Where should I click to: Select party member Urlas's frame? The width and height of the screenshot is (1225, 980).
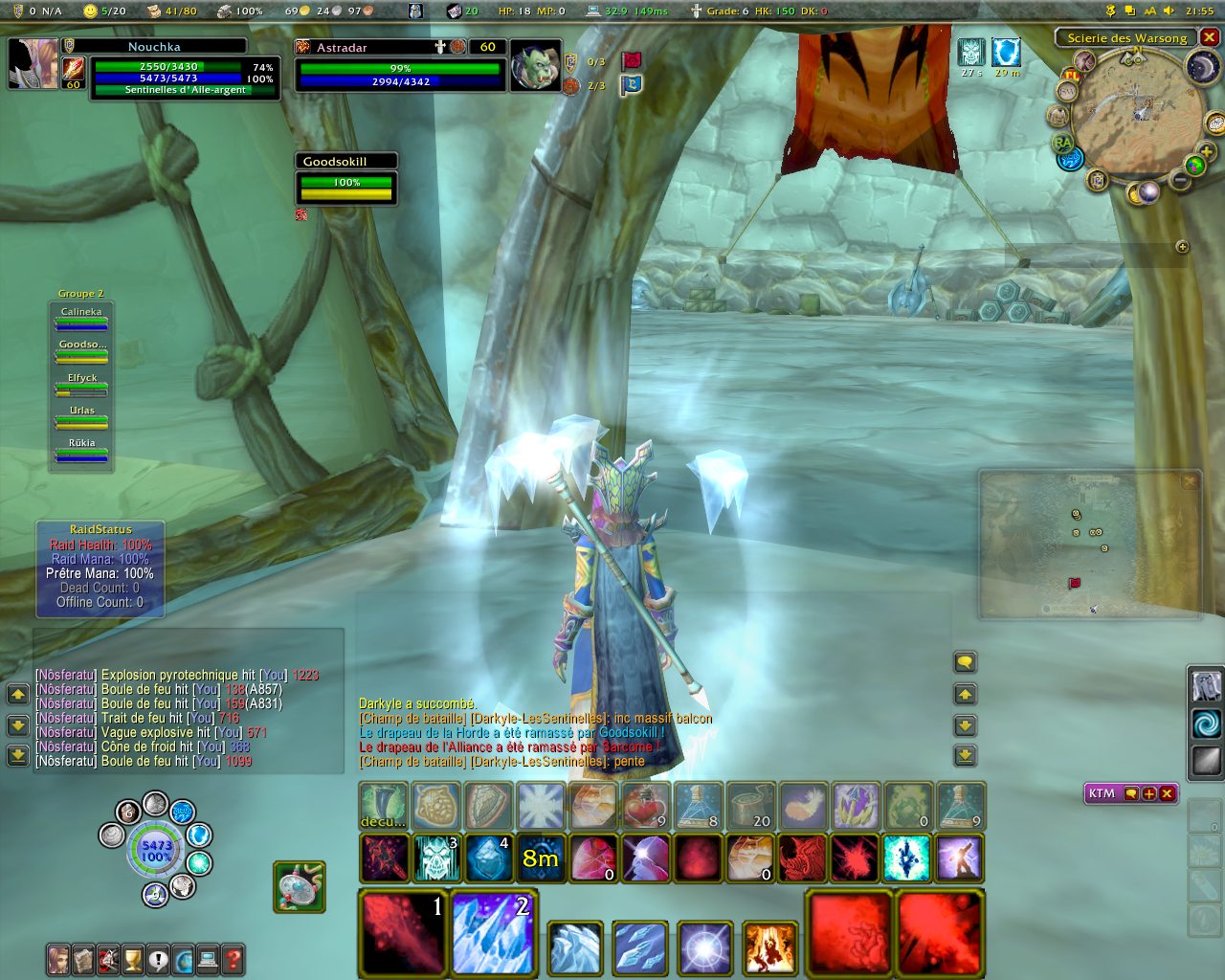click(81, 417)
